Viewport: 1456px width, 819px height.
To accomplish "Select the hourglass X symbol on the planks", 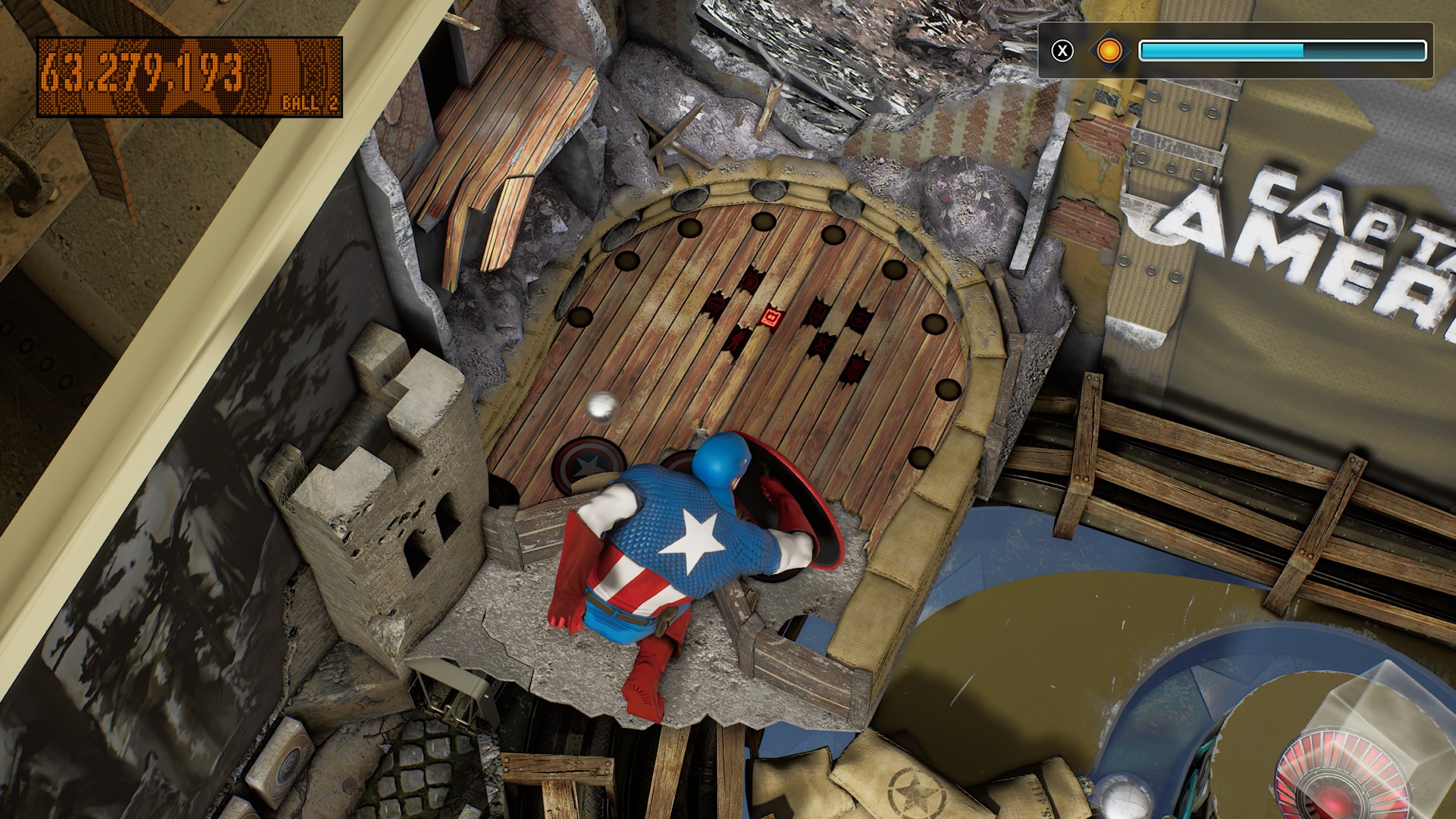I will tap(822, 346).
